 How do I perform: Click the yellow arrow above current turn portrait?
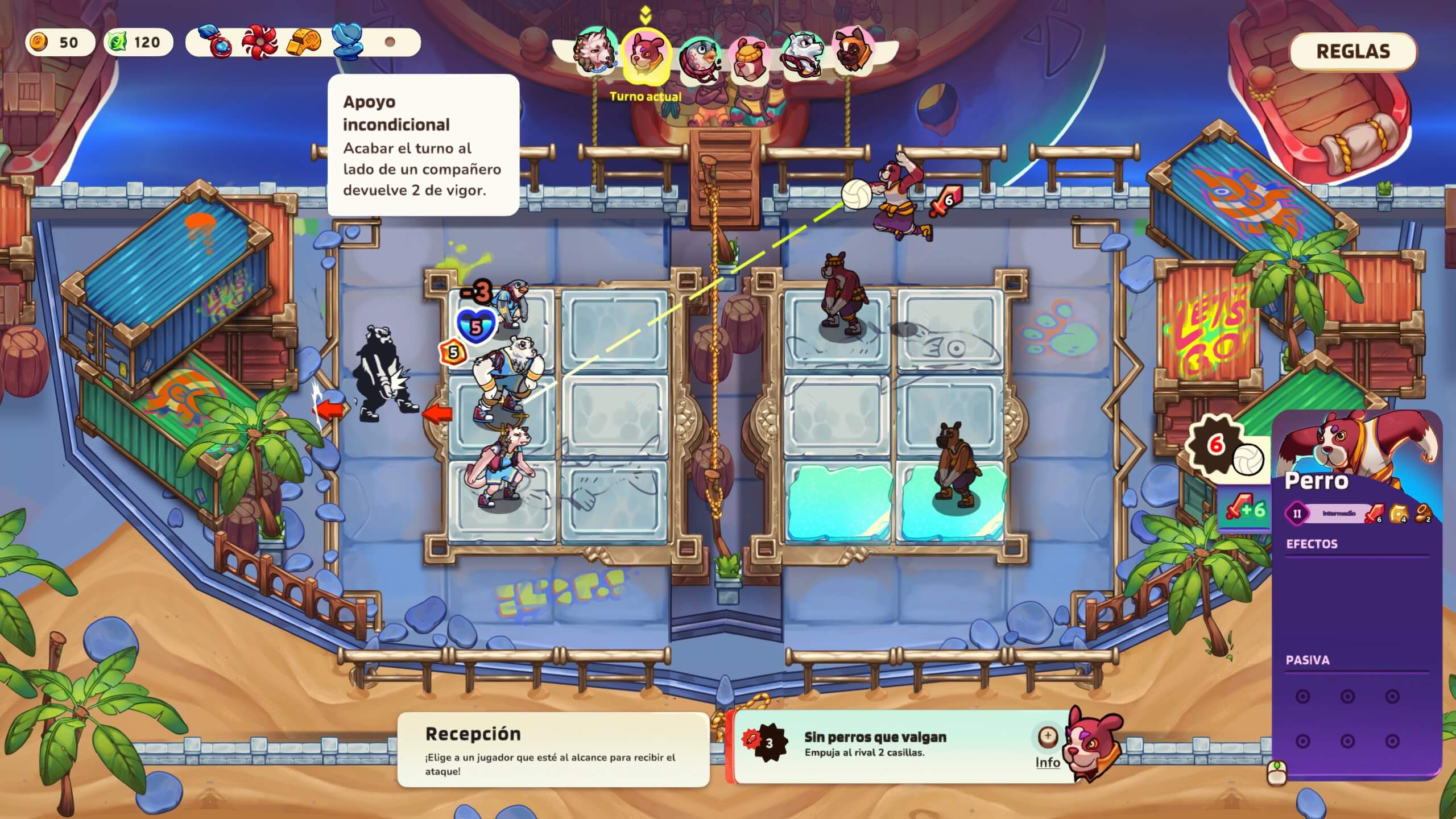[644, 14]
